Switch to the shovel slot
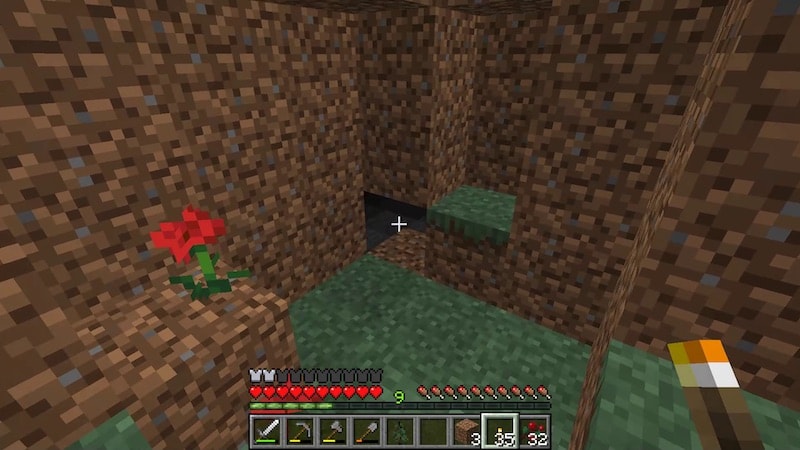 pos(367,431)
